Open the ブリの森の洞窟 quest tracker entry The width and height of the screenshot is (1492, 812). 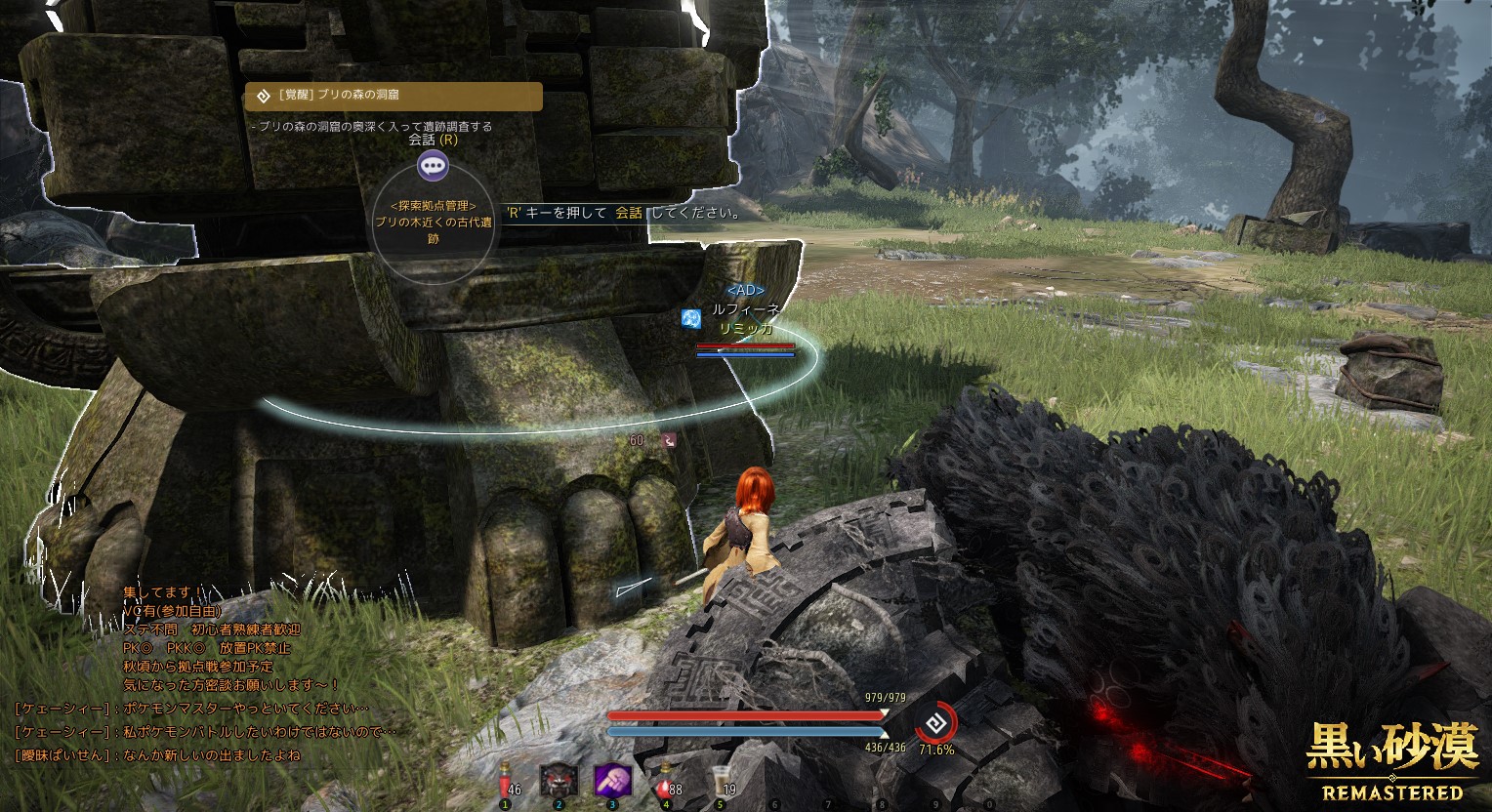(x=393, y=96)
